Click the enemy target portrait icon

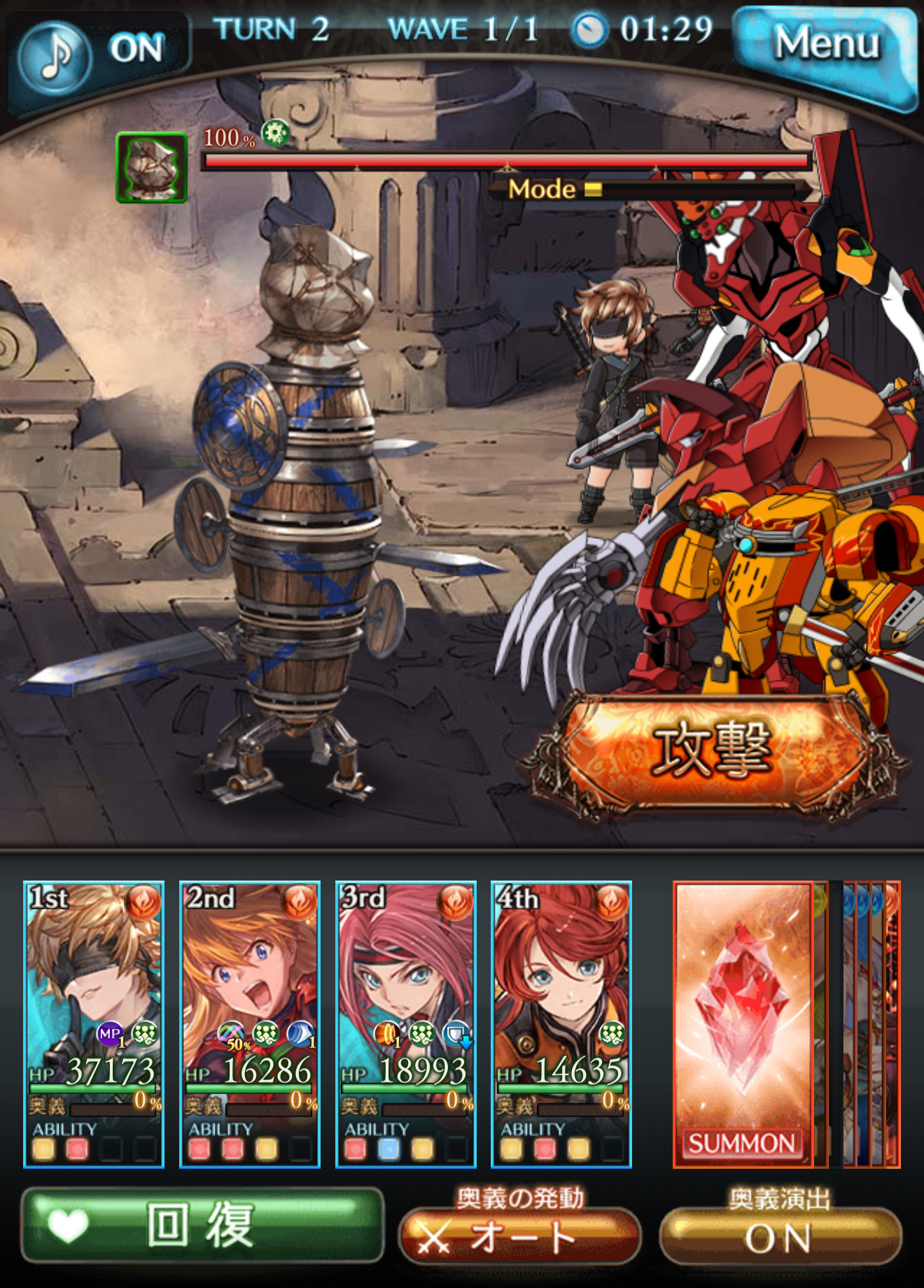click(x=152, y=167)
